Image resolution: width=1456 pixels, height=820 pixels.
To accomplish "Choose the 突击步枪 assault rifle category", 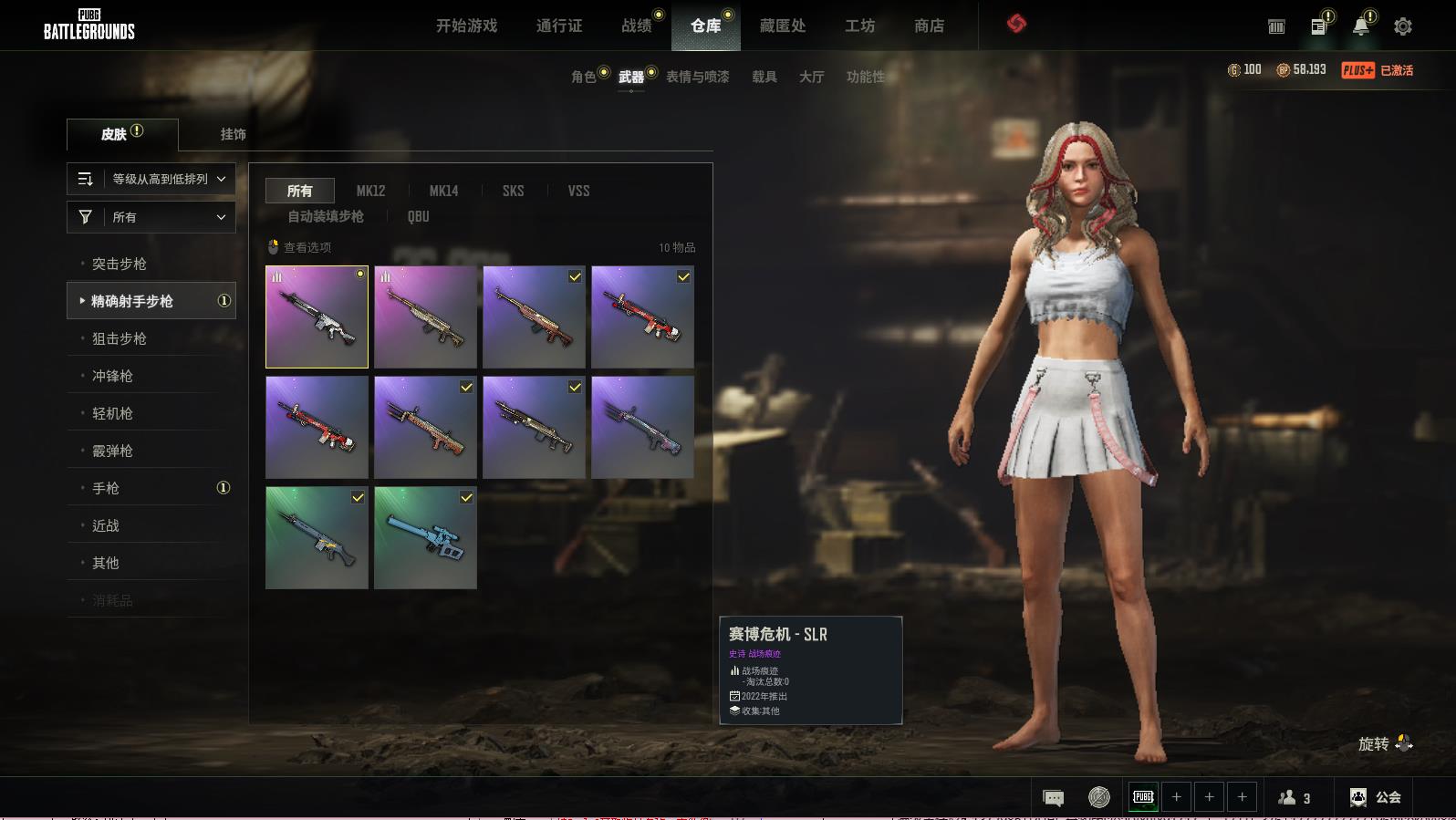I will 120,264.
